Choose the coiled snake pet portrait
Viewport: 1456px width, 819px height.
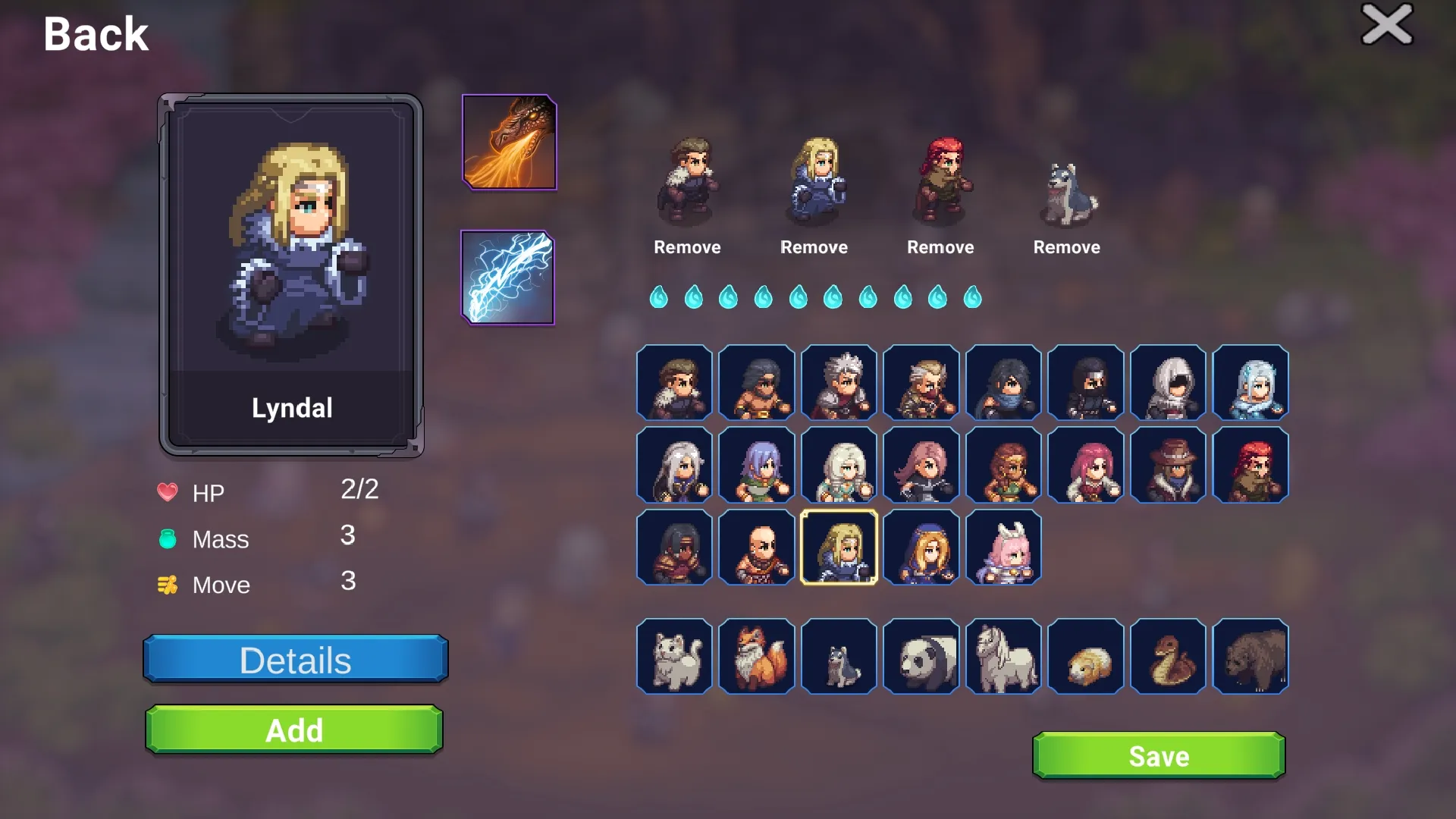pyautogui.click(x=1168, y=657)
